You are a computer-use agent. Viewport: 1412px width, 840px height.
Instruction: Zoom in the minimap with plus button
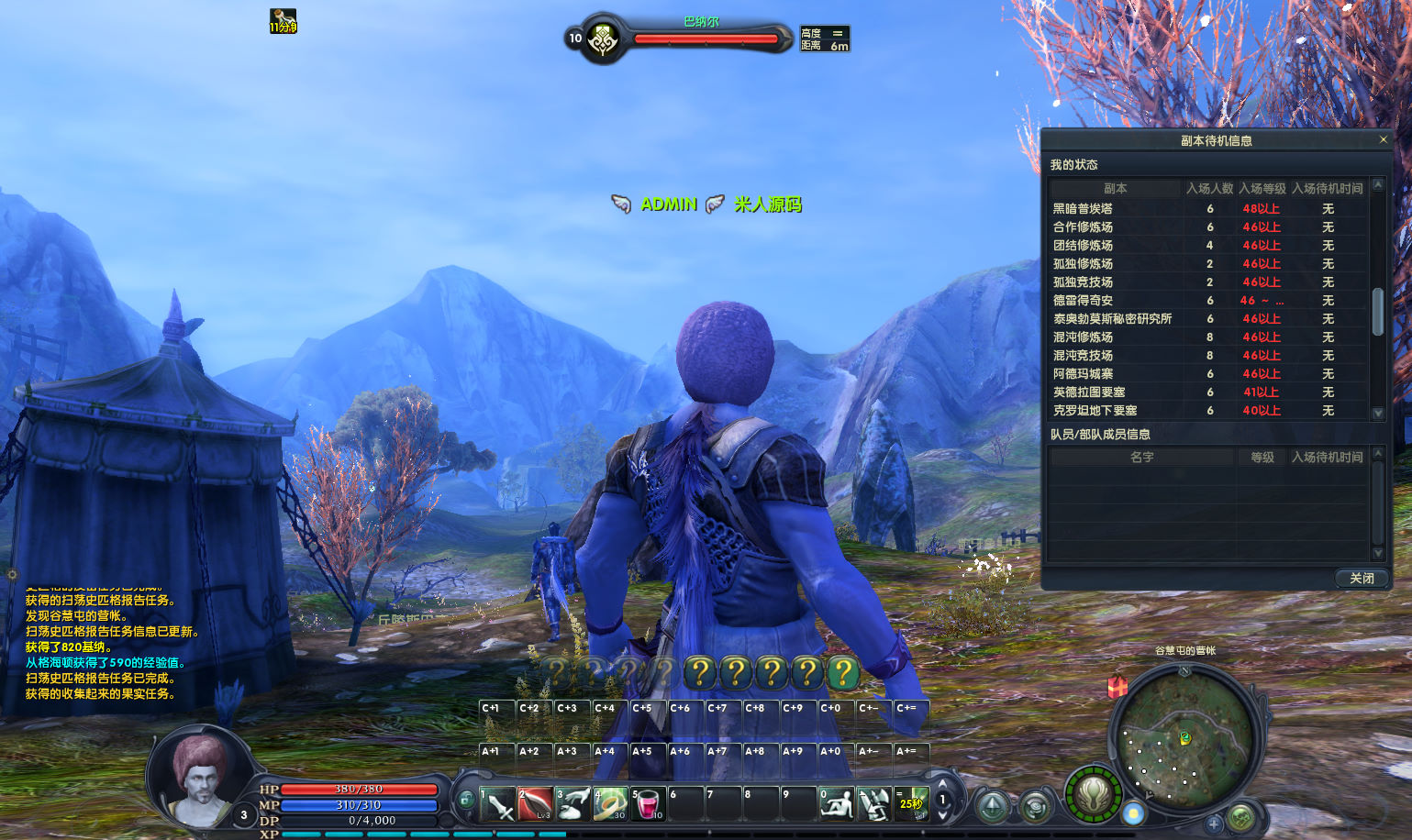click(1214, 823)
